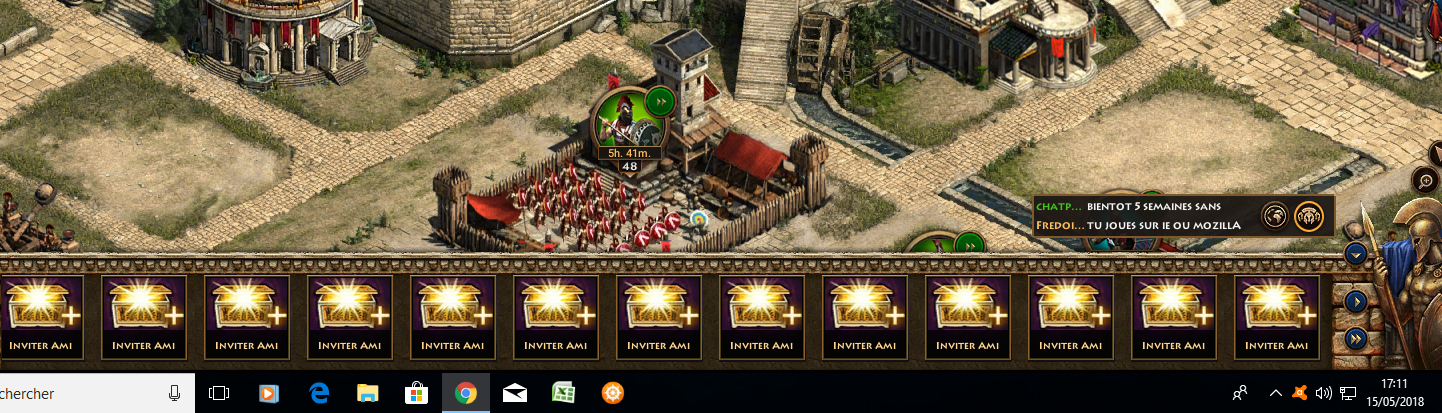
Task: Switch to the global chat globe icon
Action: [1274, 215]
